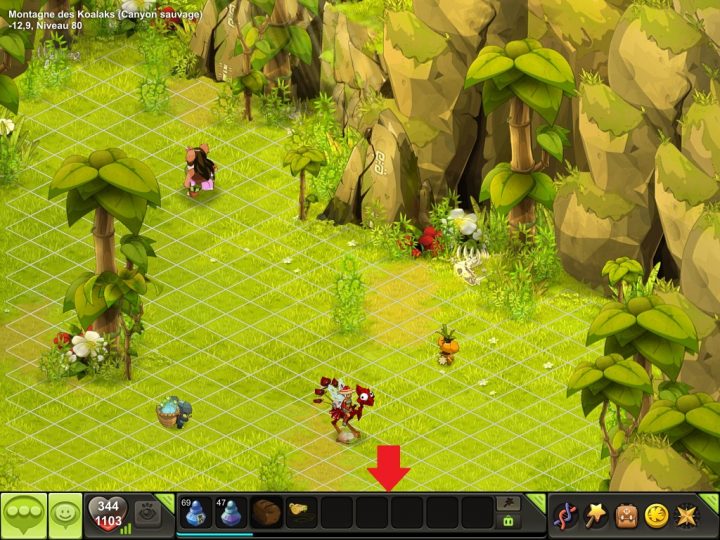Toggle the eye spectator mode button

[x=147, y=511]
